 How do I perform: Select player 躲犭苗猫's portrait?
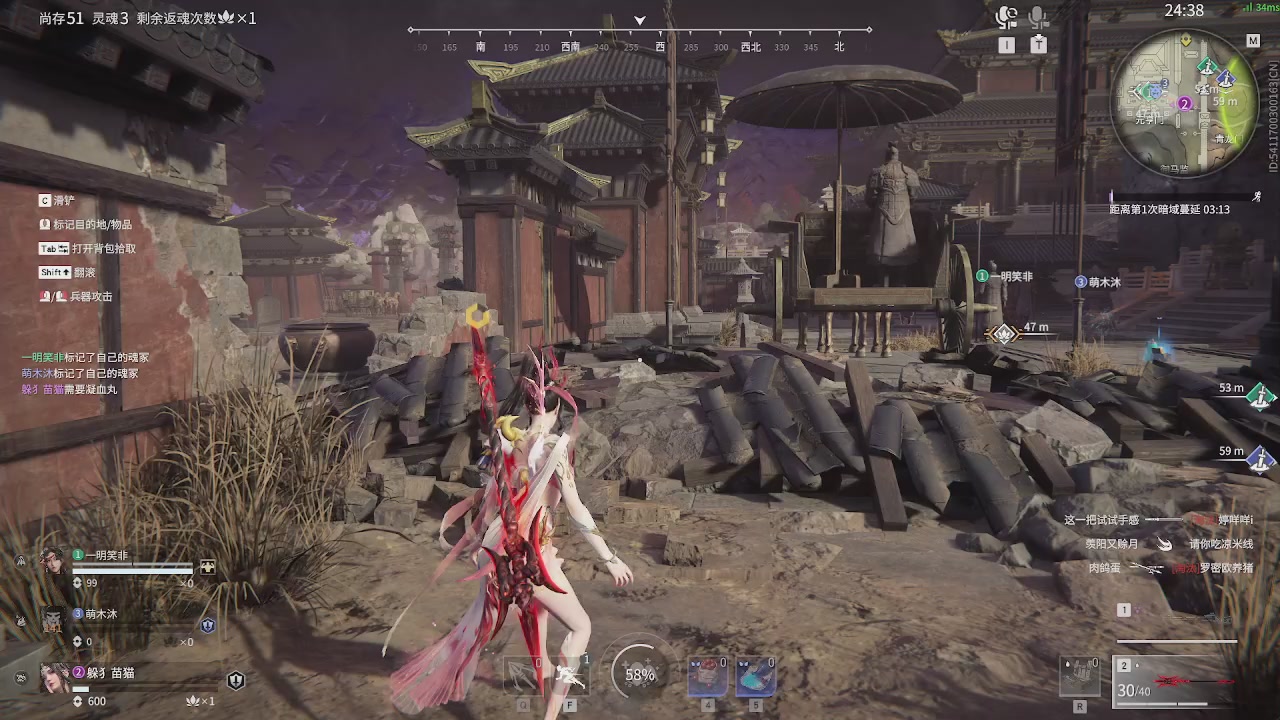click(x=52, y=677)
